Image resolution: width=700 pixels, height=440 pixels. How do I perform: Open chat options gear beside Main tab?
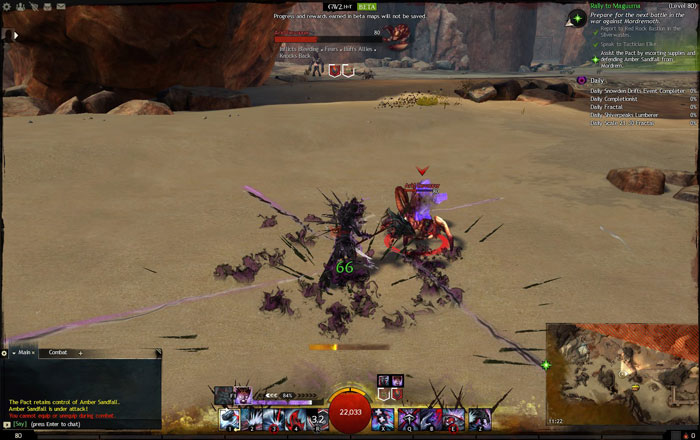pos(5,352)
